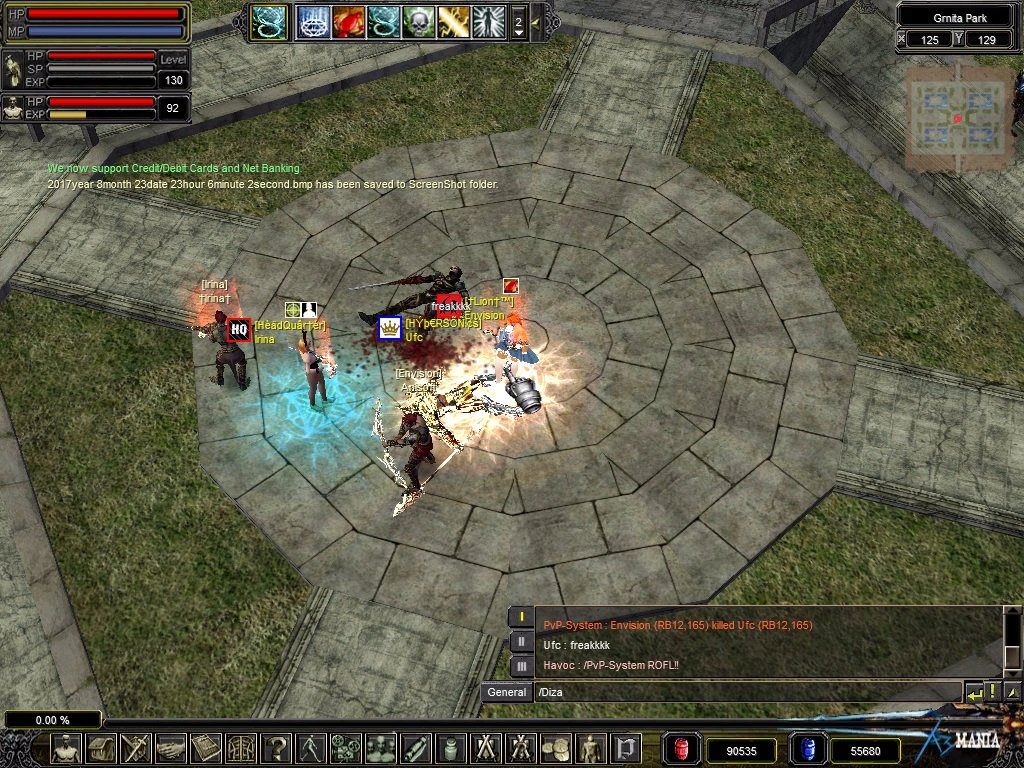Use the blue potion slot
Viewport: 1024px width, 768px height.
click(x=807, y=749)
